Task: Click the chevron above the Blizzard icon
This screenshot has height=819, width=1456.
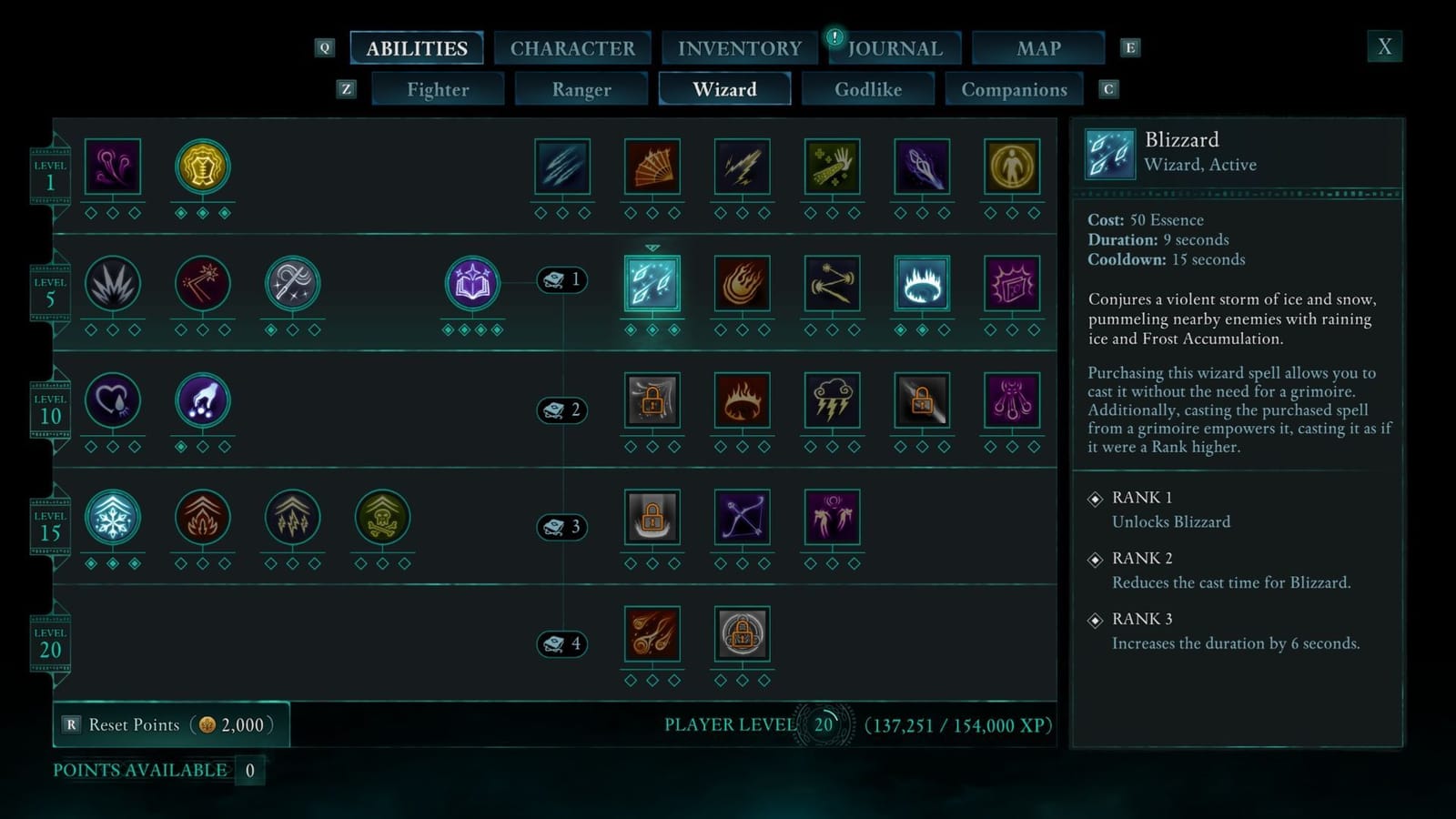Action: 652,246
